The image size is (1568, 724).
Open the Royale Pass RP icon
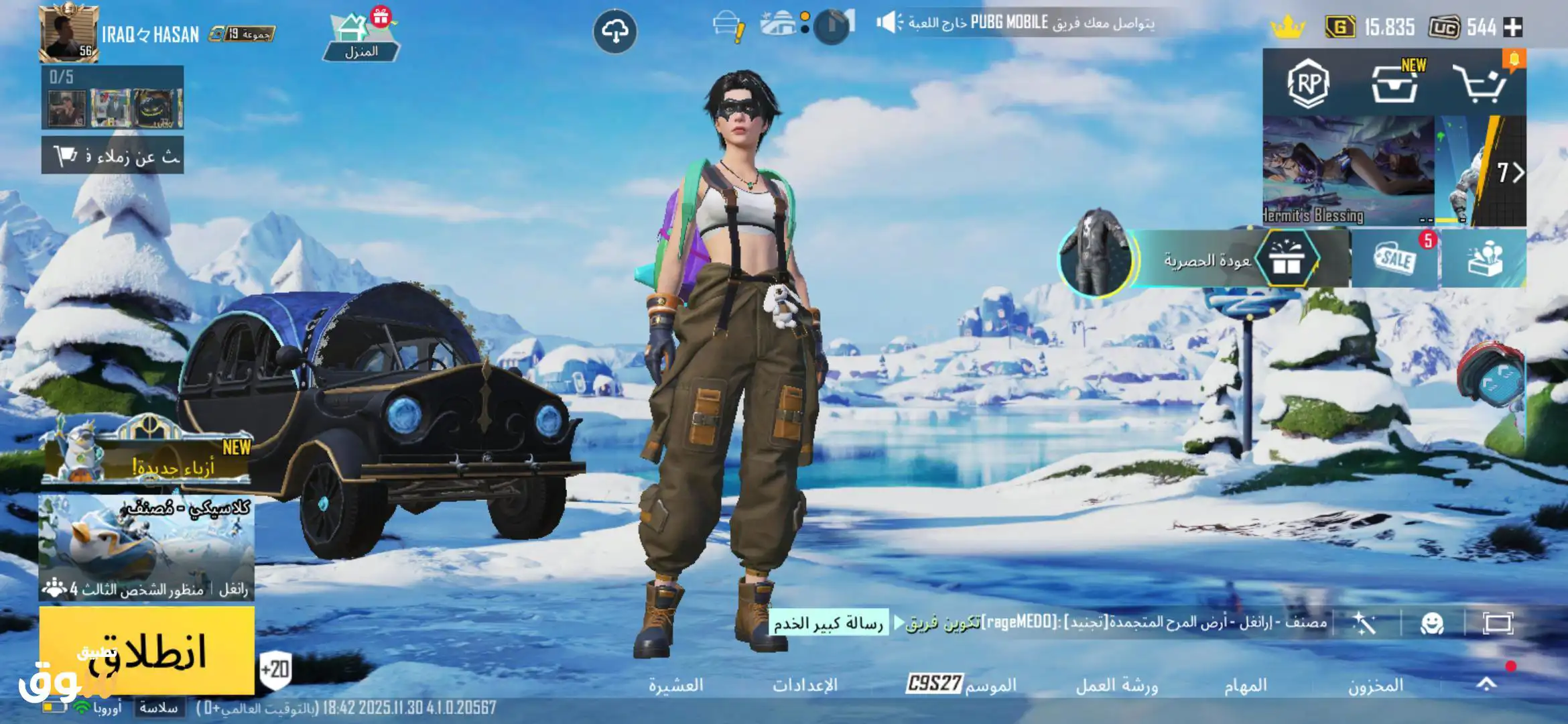pyautogui.click(x=1308, y=84)
